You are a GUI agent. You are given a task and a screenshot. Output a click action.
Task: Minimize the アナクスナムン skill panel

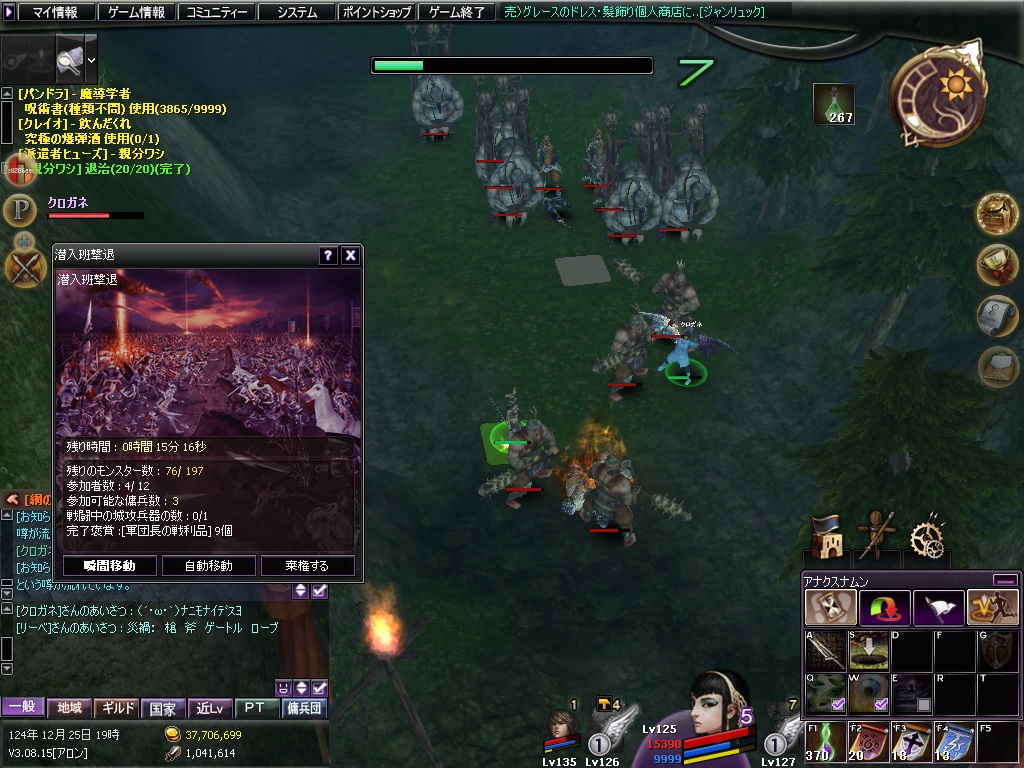pyautogui.click(x=1005, y=580)
